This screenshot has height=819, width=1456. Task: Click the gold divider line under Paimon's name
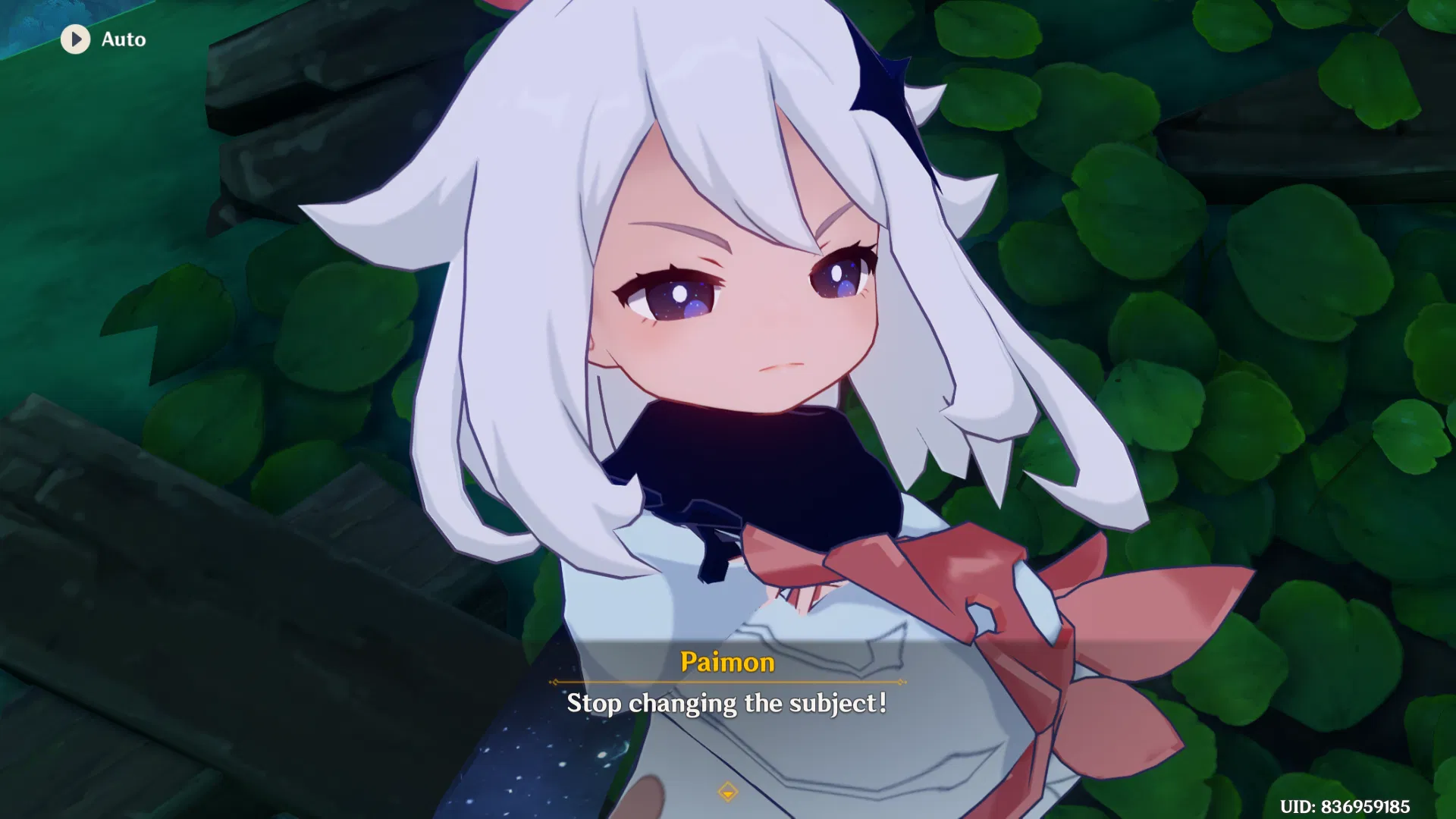(726, 681)
